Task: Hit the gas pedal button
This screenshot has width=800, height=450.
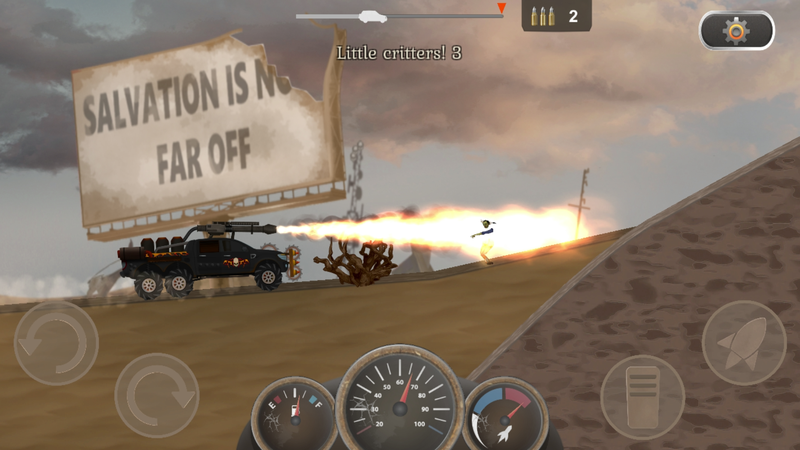Action: coord(642,396)
